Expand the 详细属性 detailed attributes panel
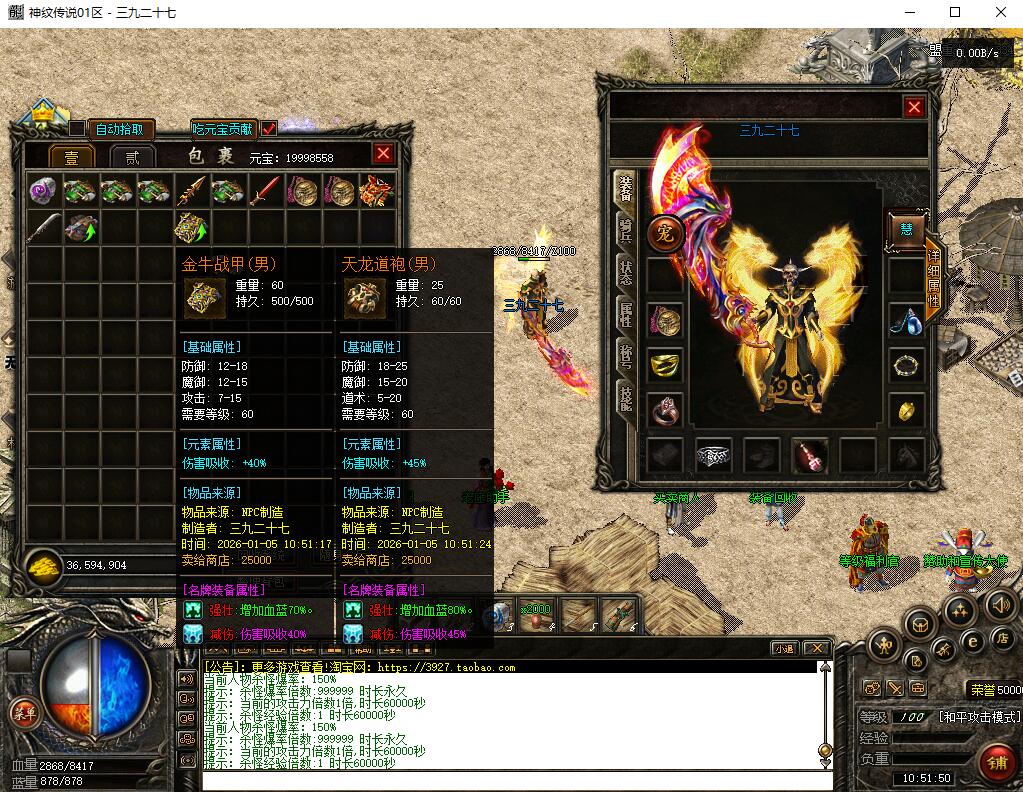This screenshot has height=792, width=1023. [933, 278]
